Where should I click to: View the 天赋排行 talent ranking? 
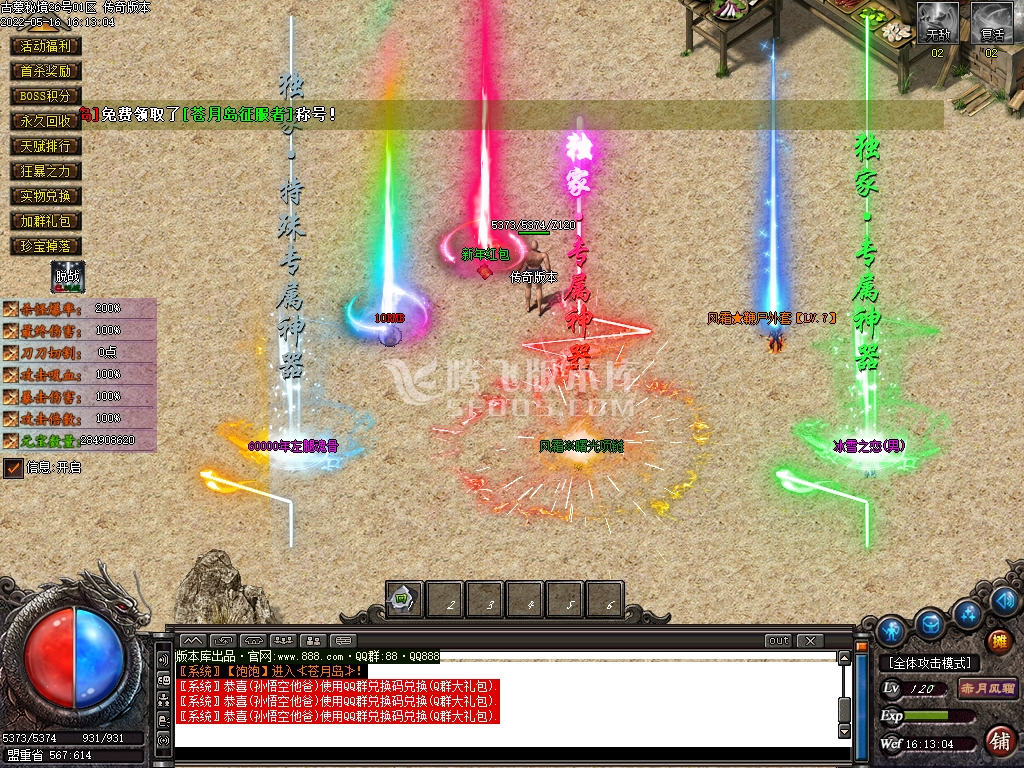coord(46,146)
